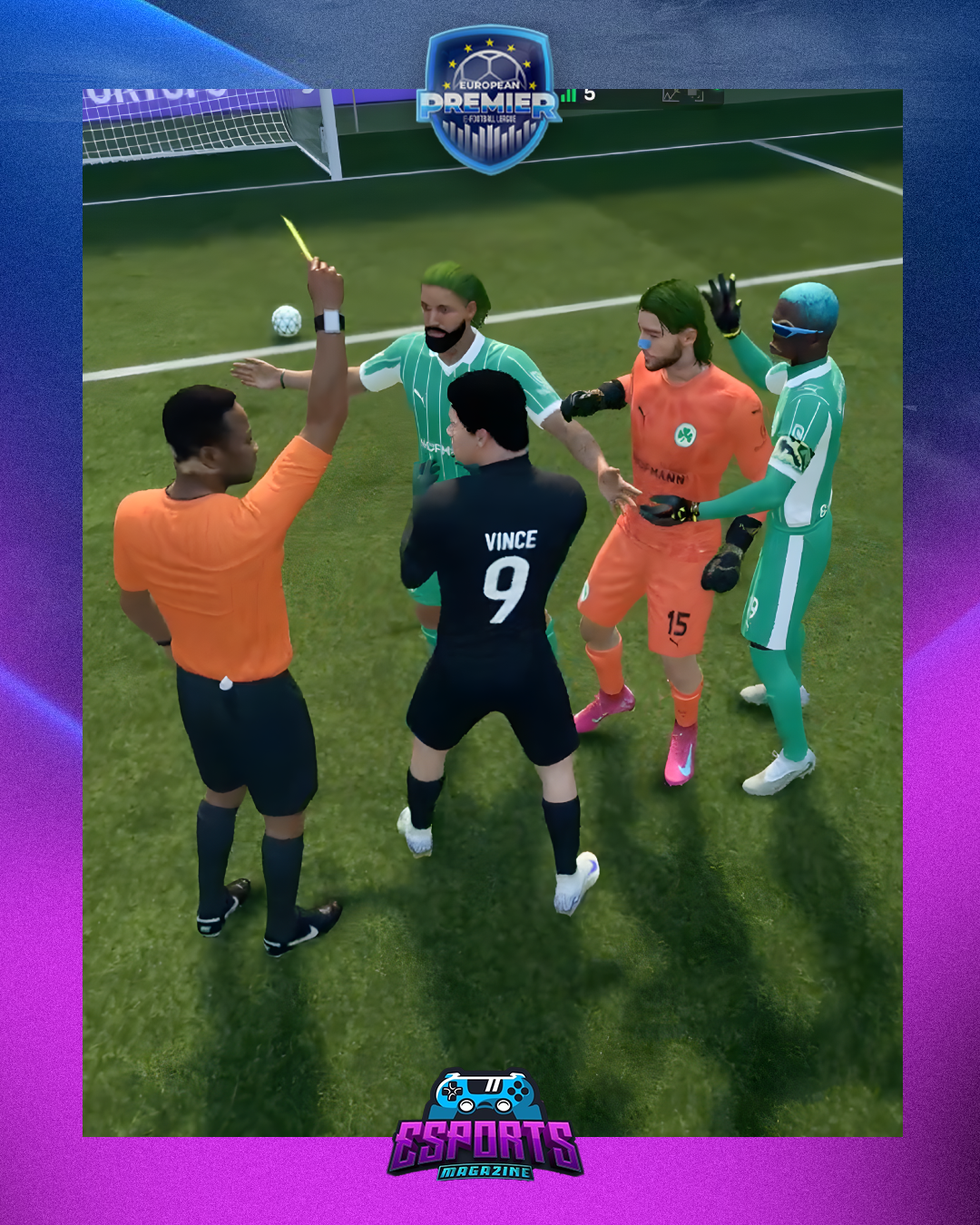The height and width of the screenshot is (1225, 980).
Task: Click the European Premier E-Football League badge
Action: (489, 100)
